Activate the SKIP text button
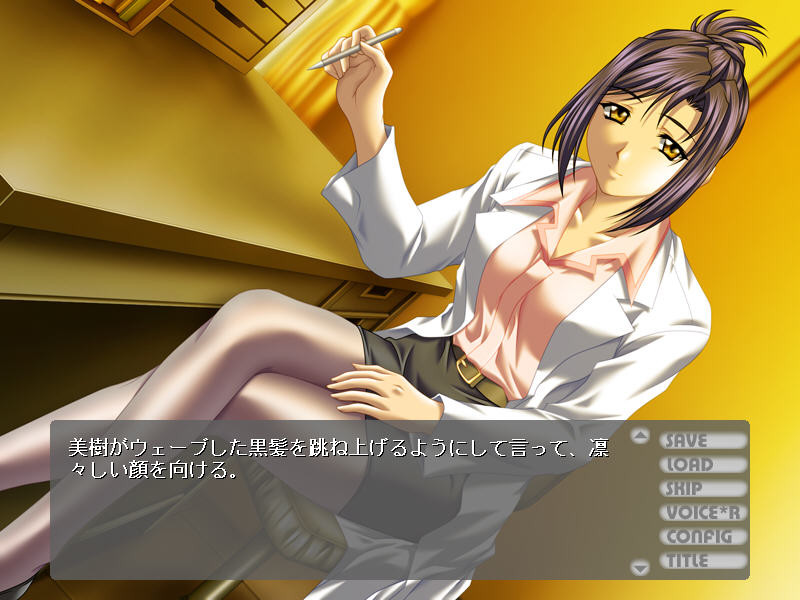Viewport: 800px width, 600px height. pos(703,488)
